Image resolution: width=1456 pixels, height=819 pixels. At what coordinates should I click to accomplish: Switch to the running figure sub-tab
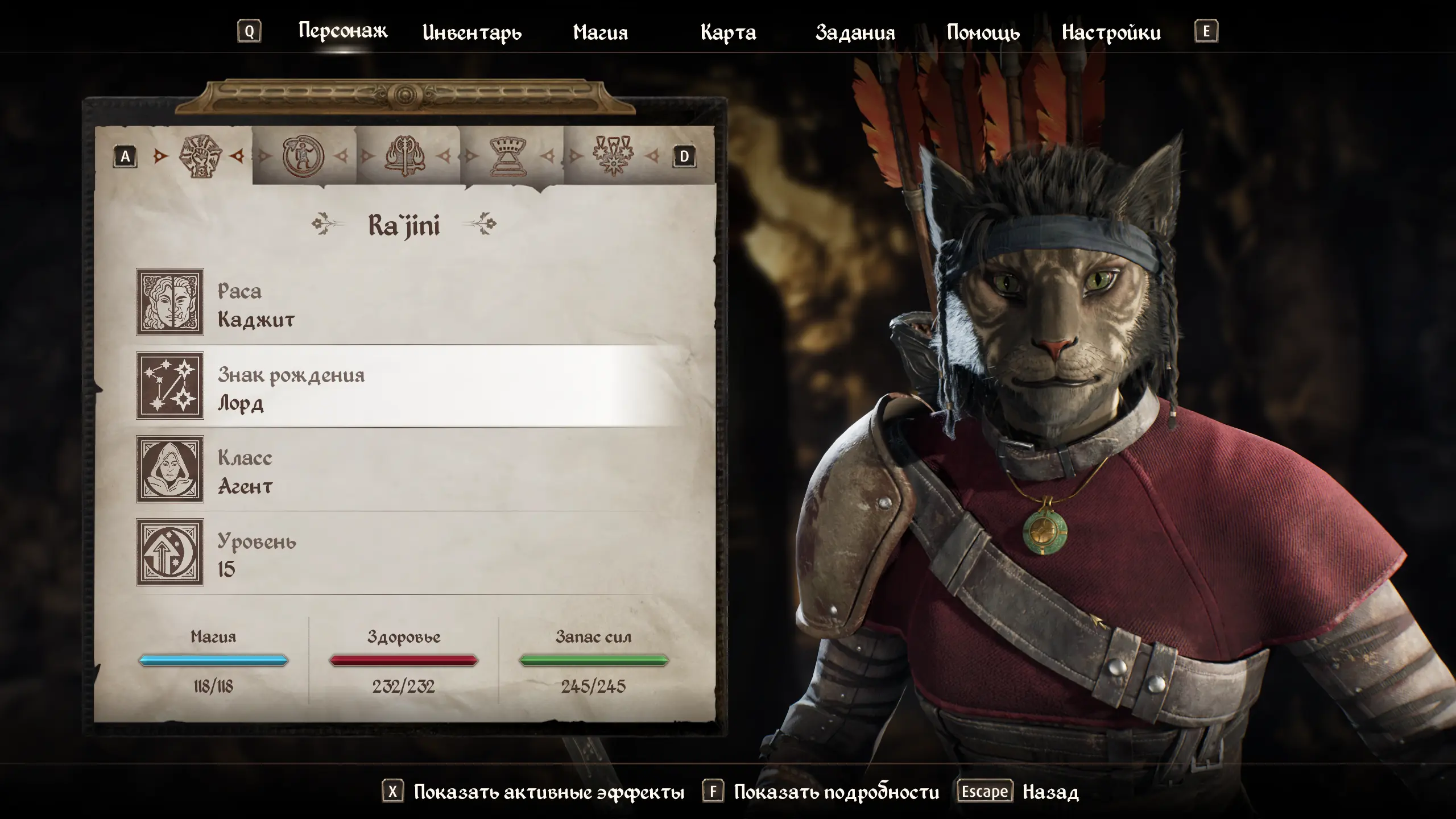(303, 156)
